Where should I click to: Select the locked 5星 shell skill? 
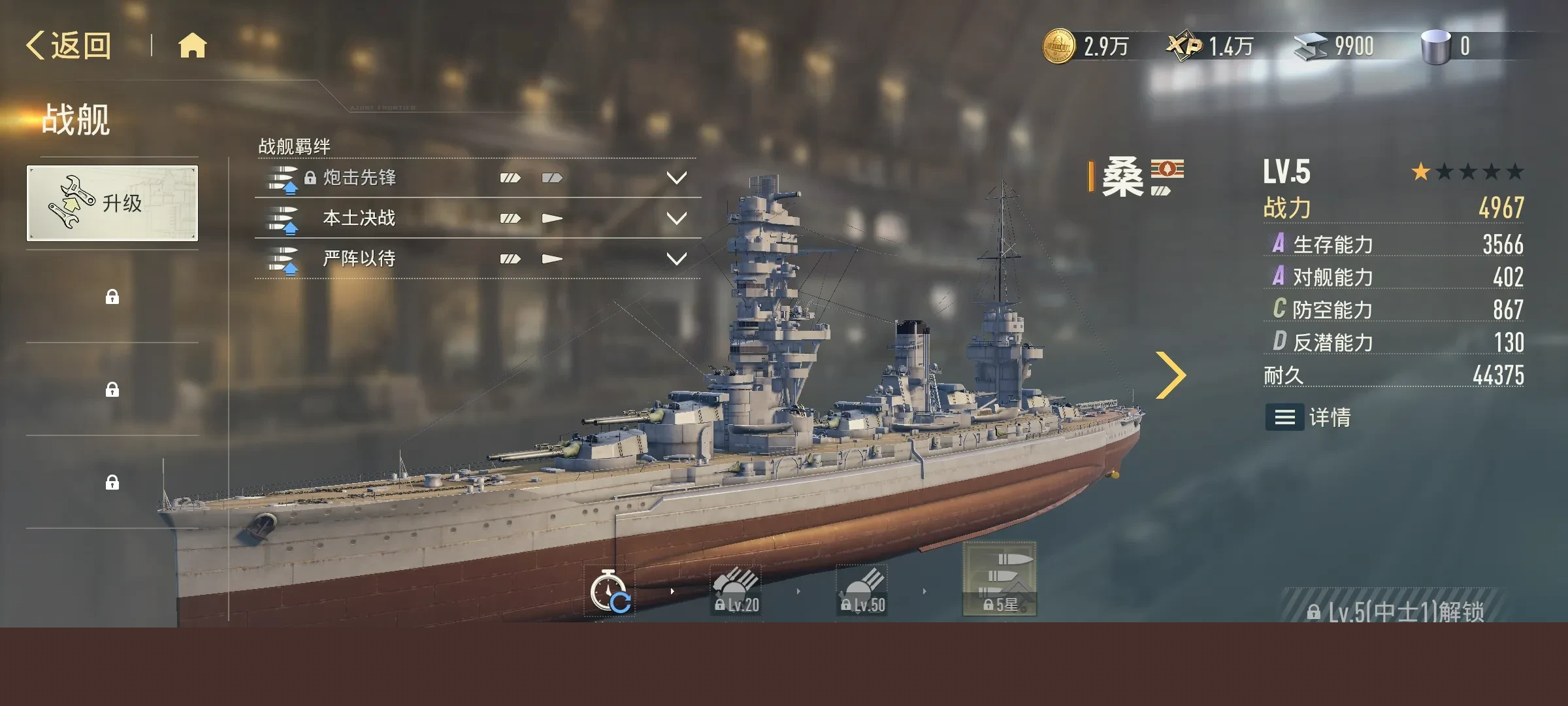pos(1000,580)
